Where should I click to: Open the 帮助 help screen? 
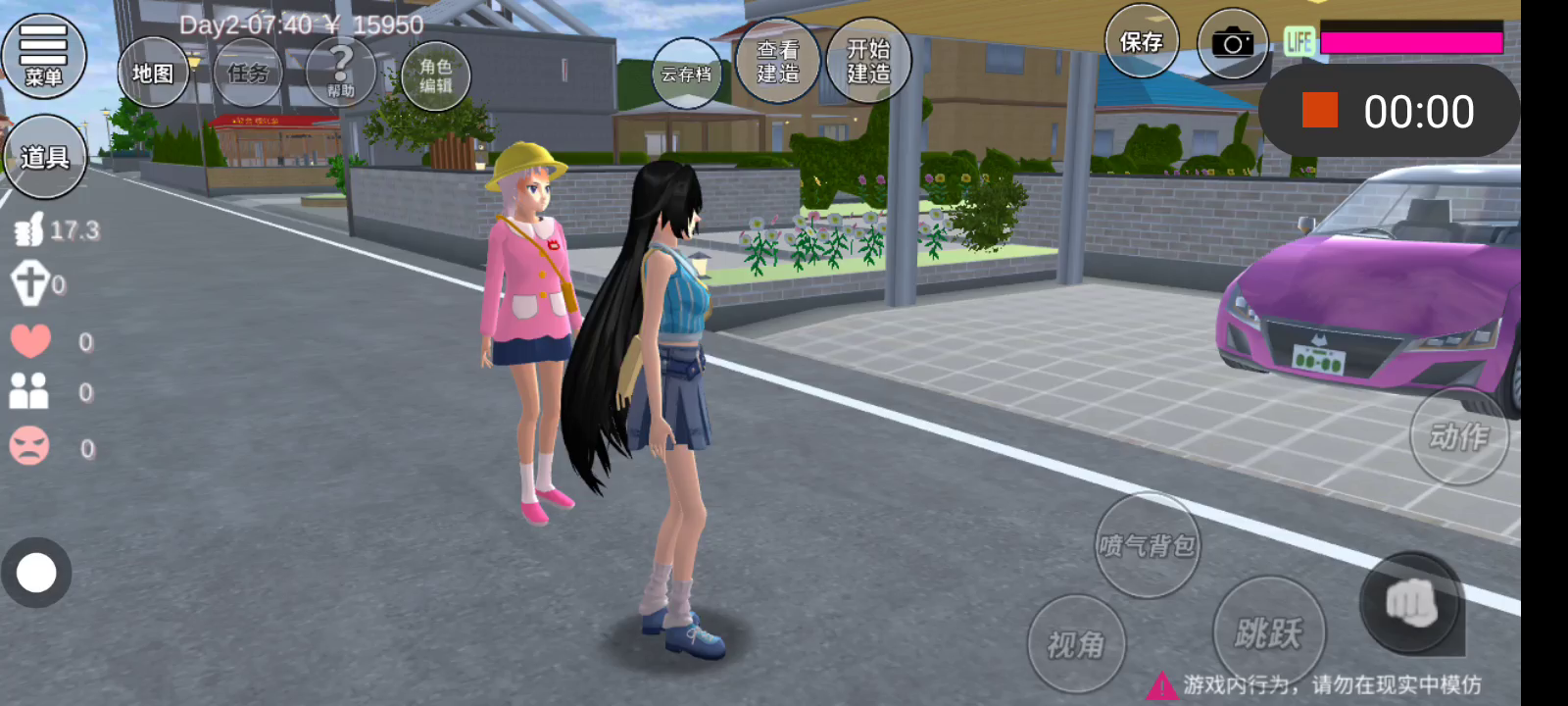(341, 73)
